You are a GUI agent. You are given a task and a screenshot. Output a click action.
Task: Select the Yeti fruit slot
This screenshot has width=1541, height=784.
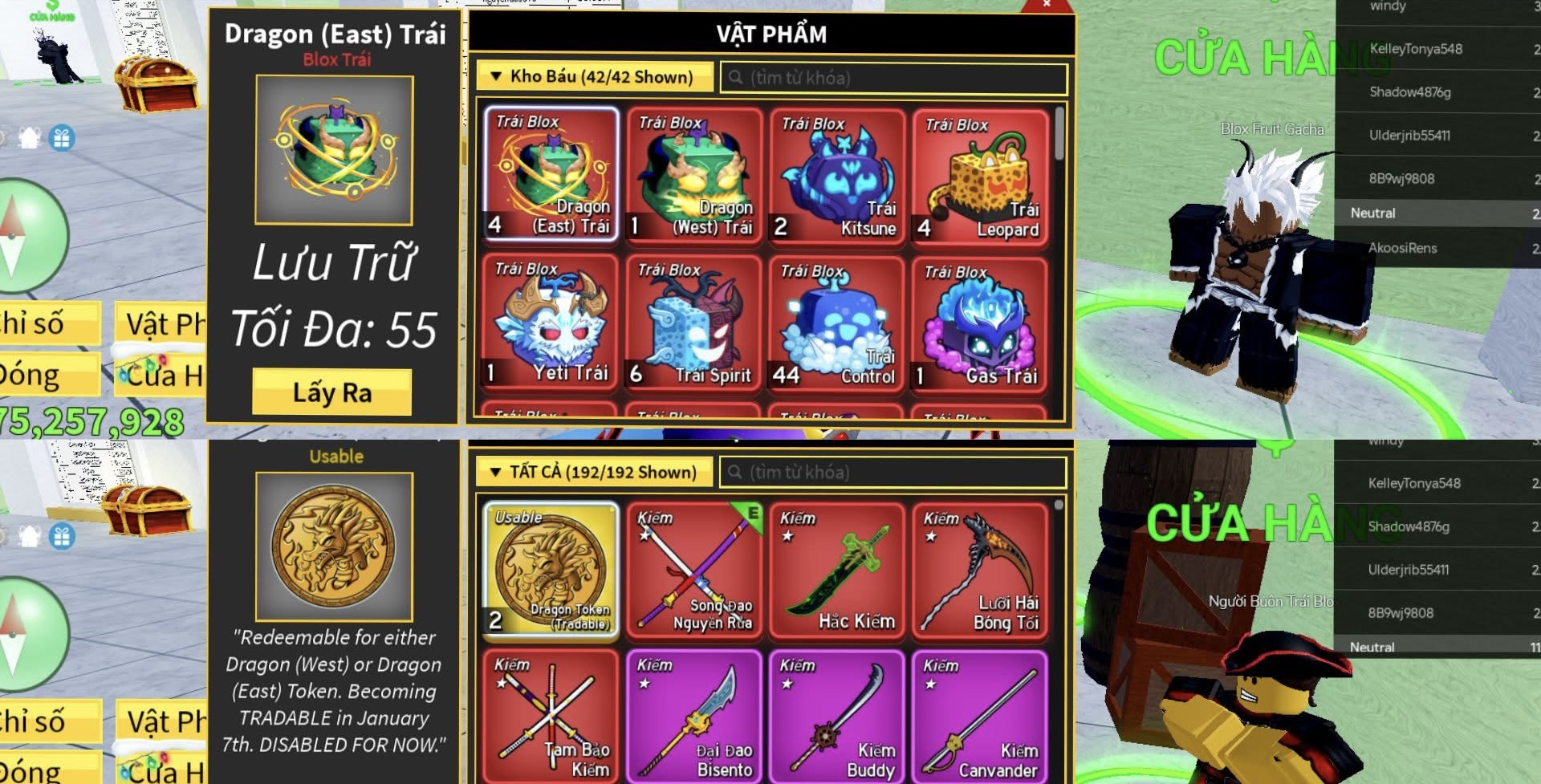coord(551,323)
